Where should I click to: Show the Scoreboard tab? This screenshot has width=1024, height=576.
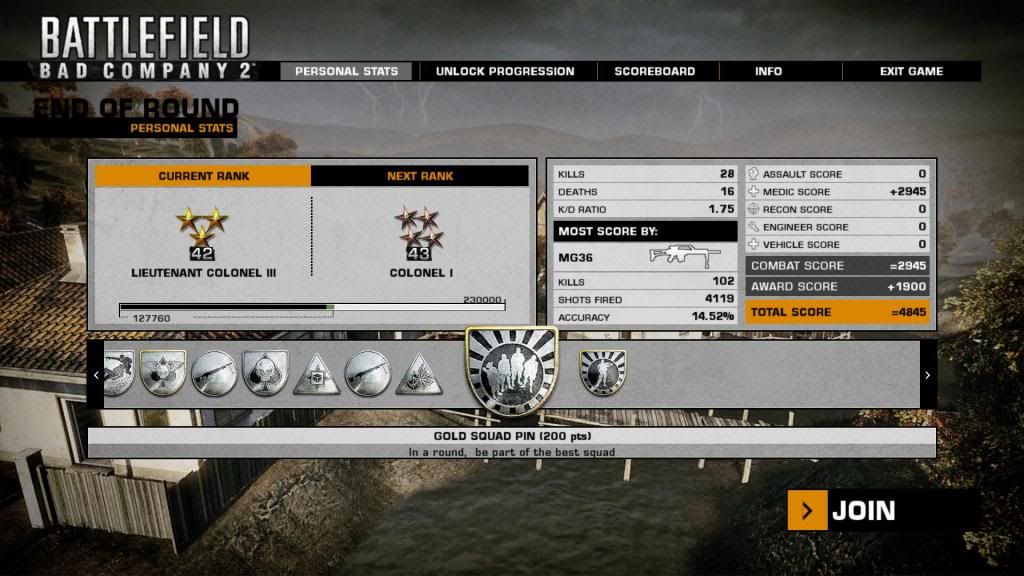pos(654,71)
